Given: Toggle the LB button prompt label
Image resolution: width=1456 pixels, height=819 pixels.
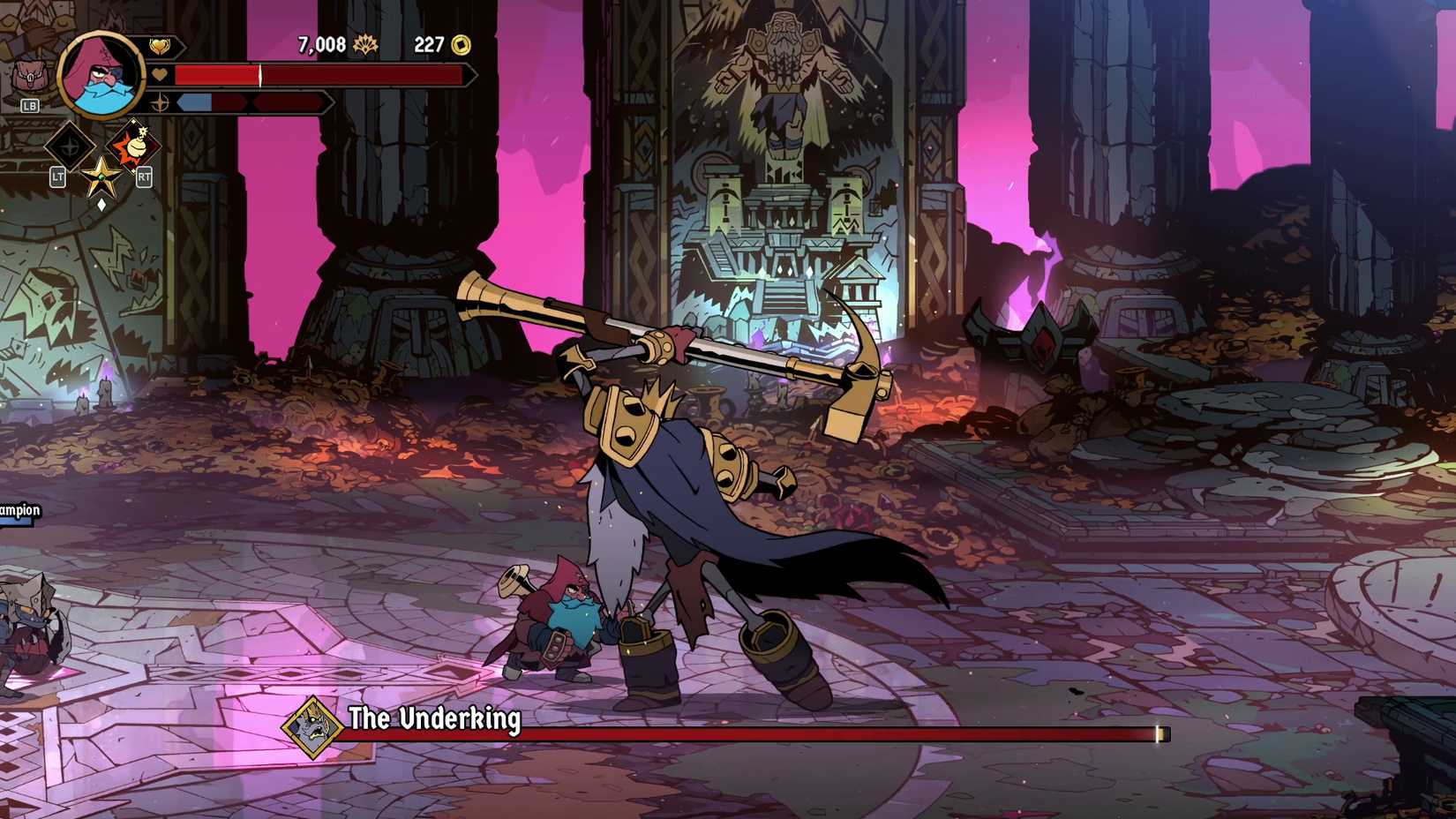Looking at the screenshot, I should point(29,105).
